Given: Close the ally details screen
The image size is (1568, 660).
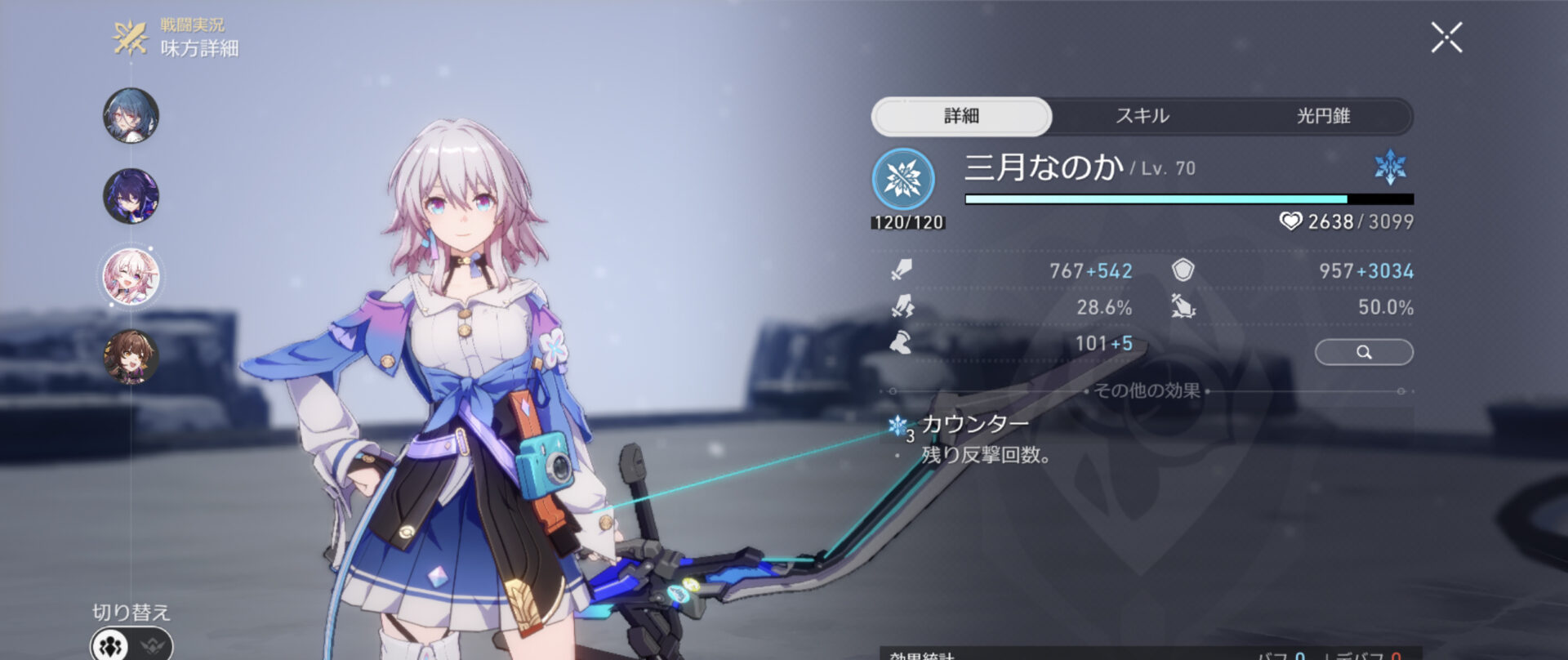Looking at the screenshot, I should coord(1446,38).
